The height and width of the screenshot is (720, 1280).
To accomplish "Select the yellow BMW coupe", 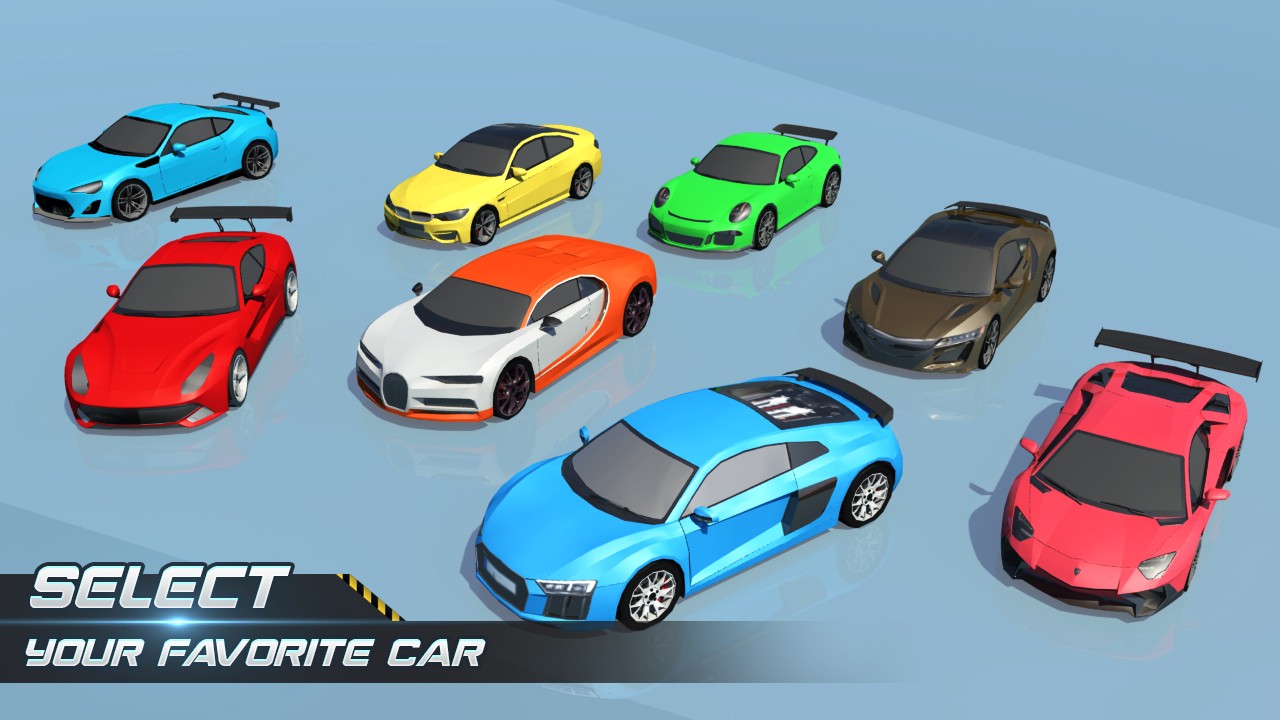I will click(495, 182).
